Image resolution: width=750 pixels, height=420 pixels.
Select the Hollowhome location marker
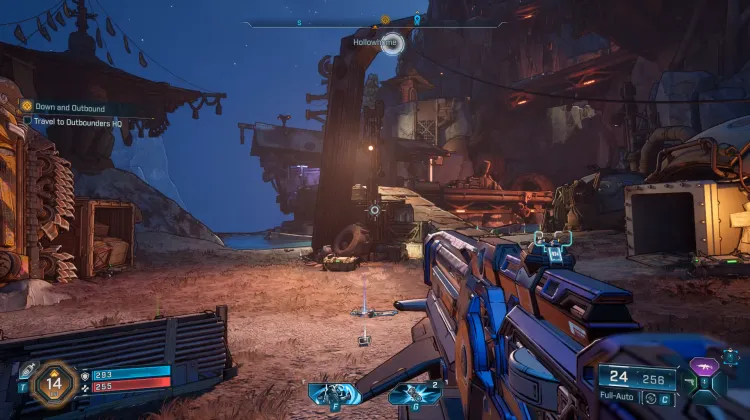391,42
